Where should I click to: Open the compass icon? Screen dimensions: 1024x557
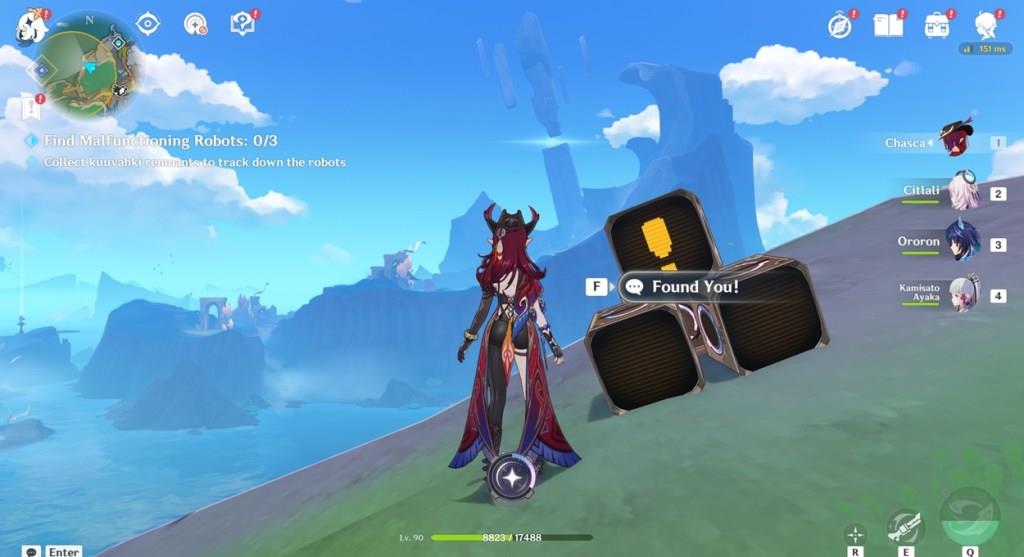click(x=840, y=26)
